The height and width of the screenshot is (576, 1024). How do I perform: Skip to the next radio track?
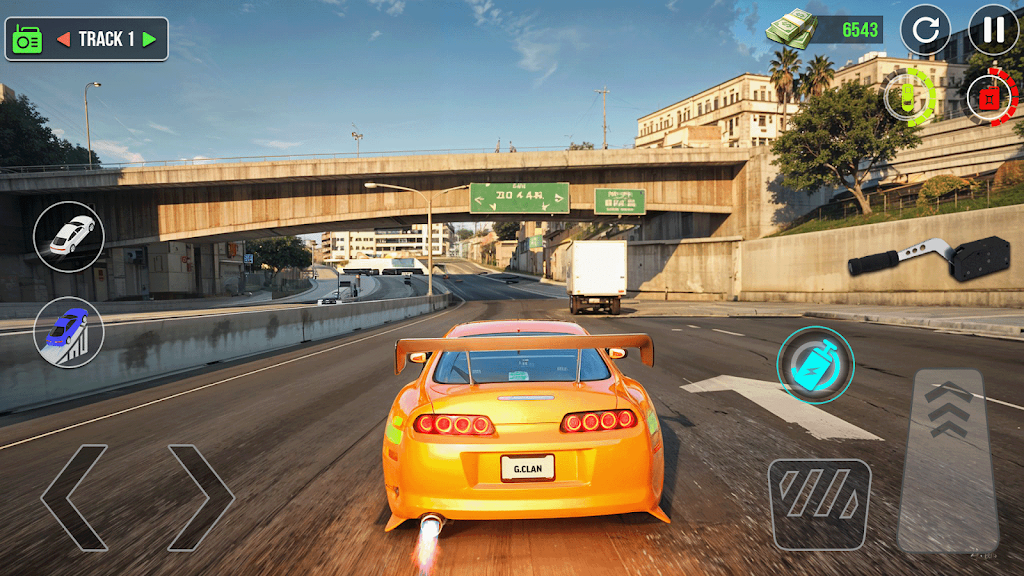click(149, 39)
